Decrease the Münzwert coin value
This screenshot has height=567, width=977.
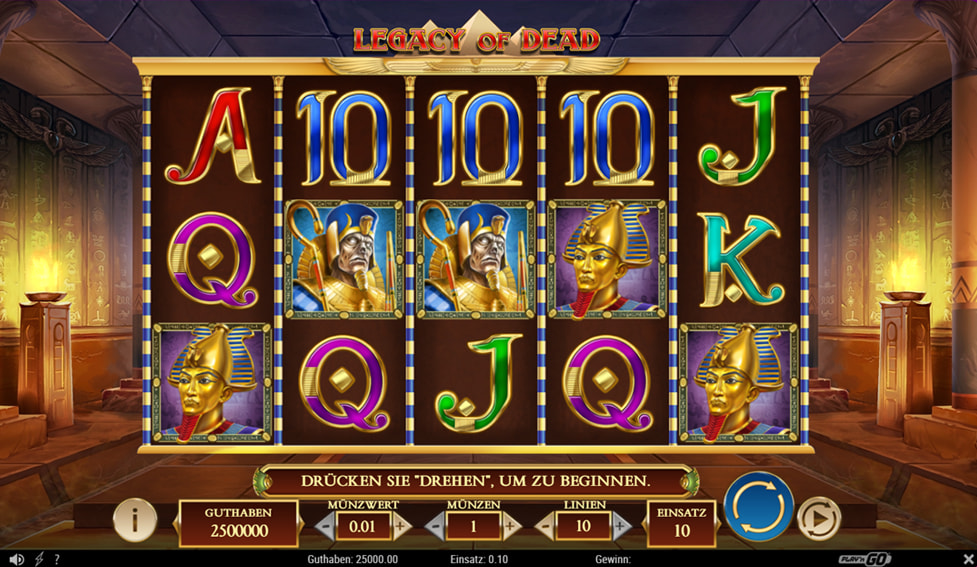click(325, 524)
